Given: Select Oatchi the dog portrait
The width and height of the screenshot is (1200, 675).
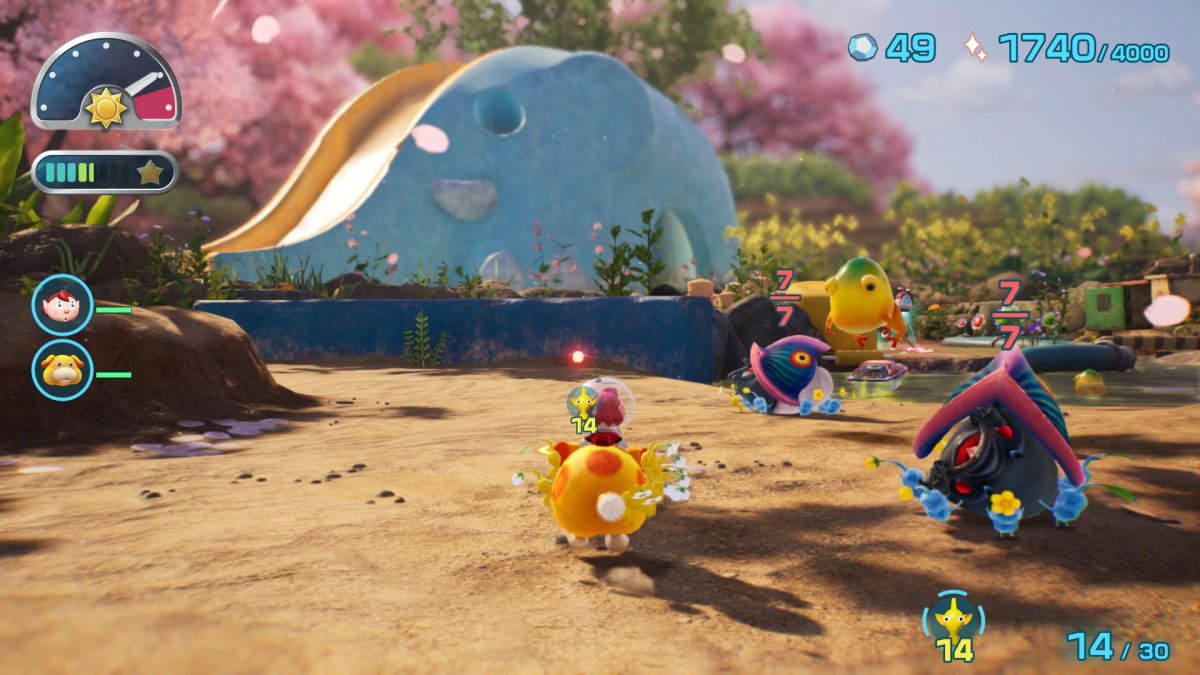Looking at the screenshot, I should (62, 370).
